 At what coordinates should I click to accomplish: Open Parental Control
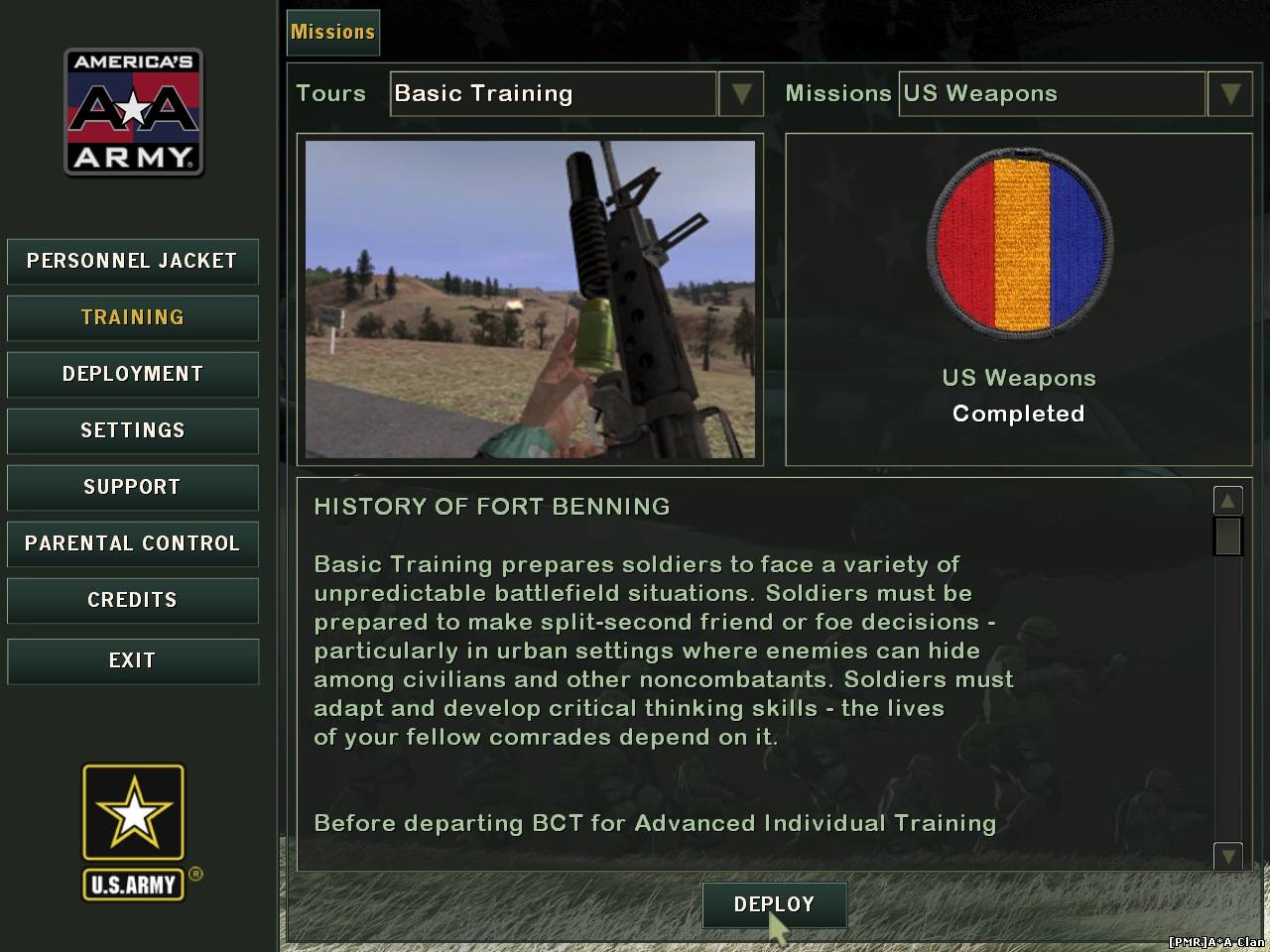pos(132,544)
